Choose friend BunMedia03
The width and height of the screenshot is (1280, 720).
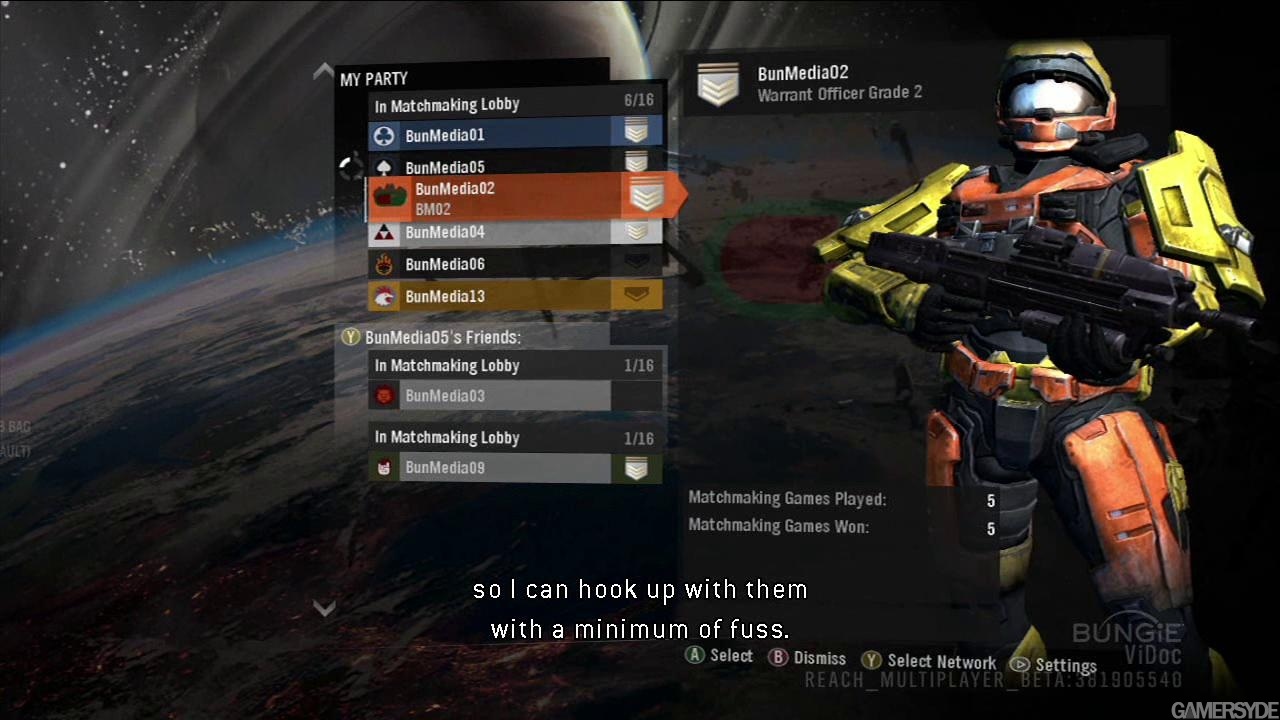(x=490, y=396)
